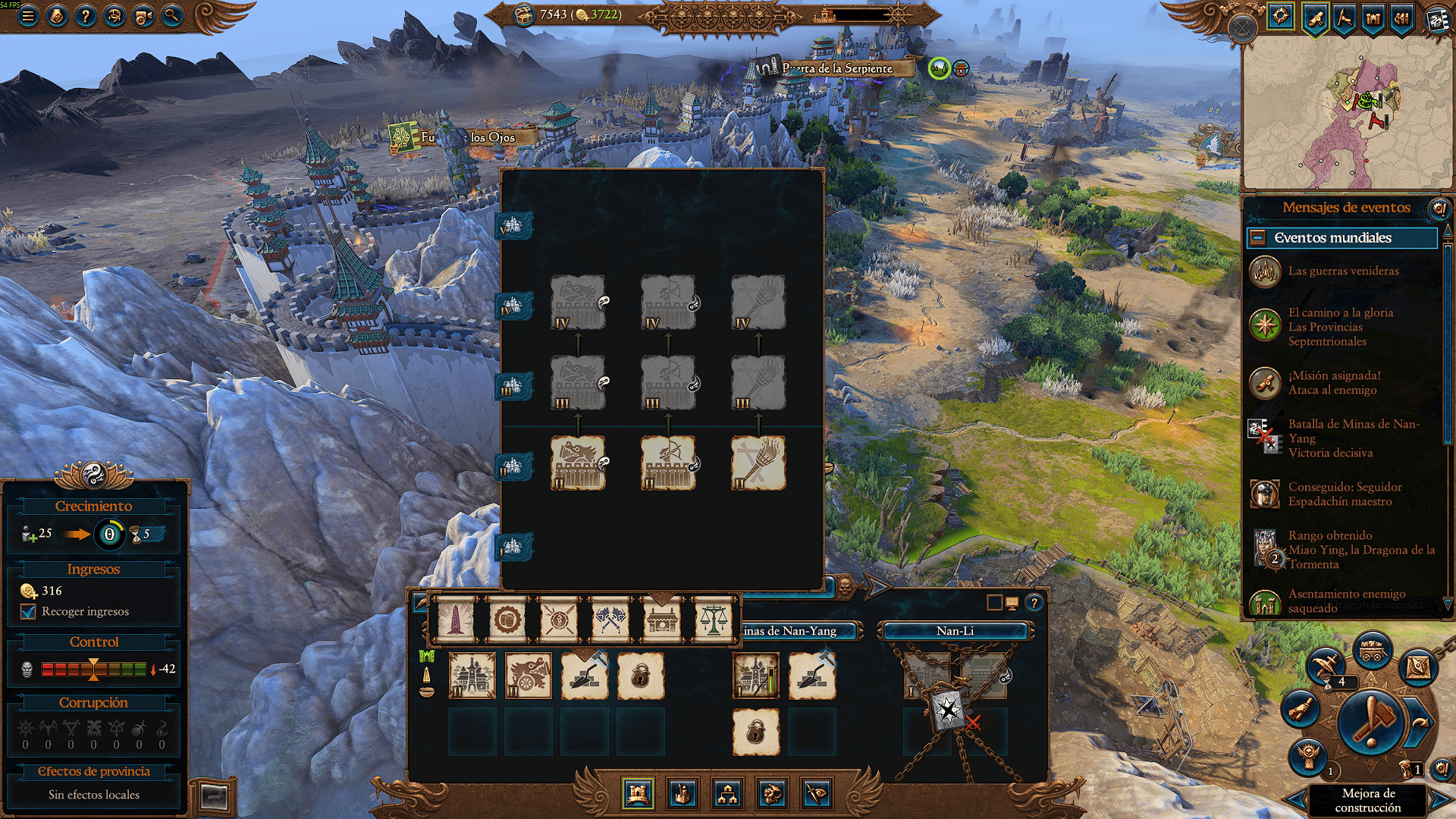The image size is (1456, 819).
Task: Choose the crossed axes building category
Action: click(x=610, y=620)
